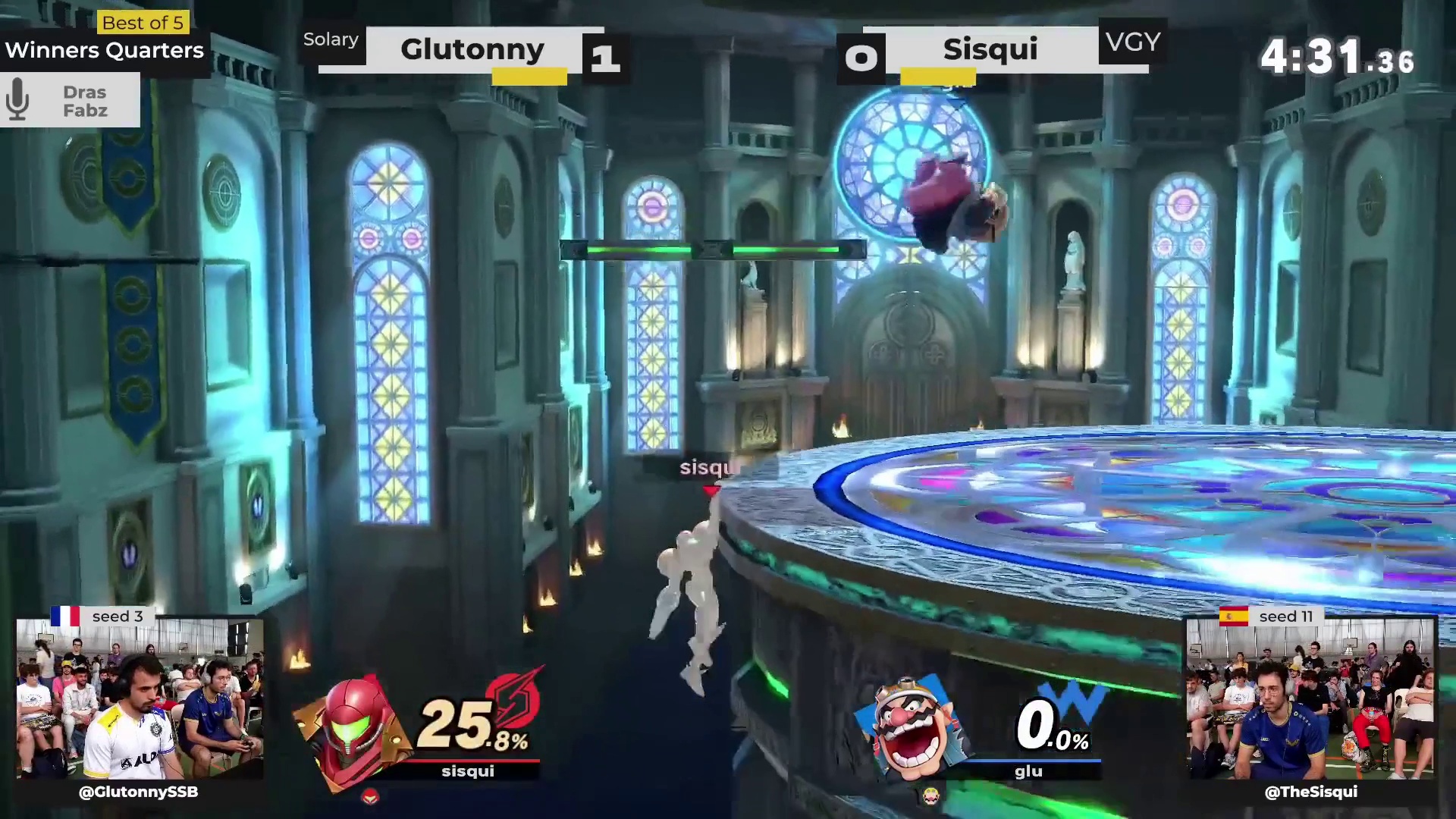Select the Samus stock icon
The width and height of the screenshot is (1456, 819).
369,796
